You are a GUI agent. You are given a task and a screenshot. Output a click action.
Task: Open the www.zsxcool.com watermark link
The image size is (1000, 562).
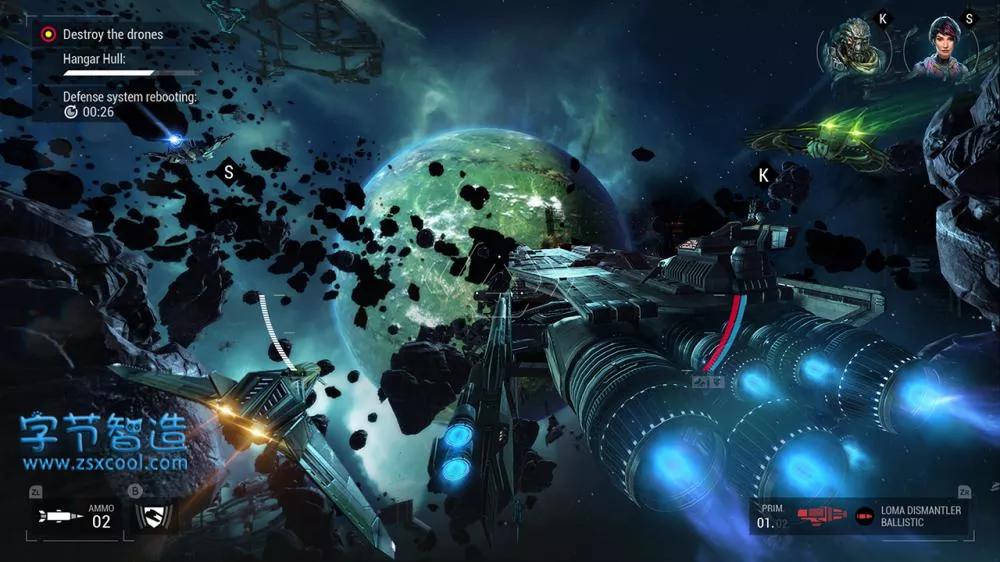pos(105,463)
